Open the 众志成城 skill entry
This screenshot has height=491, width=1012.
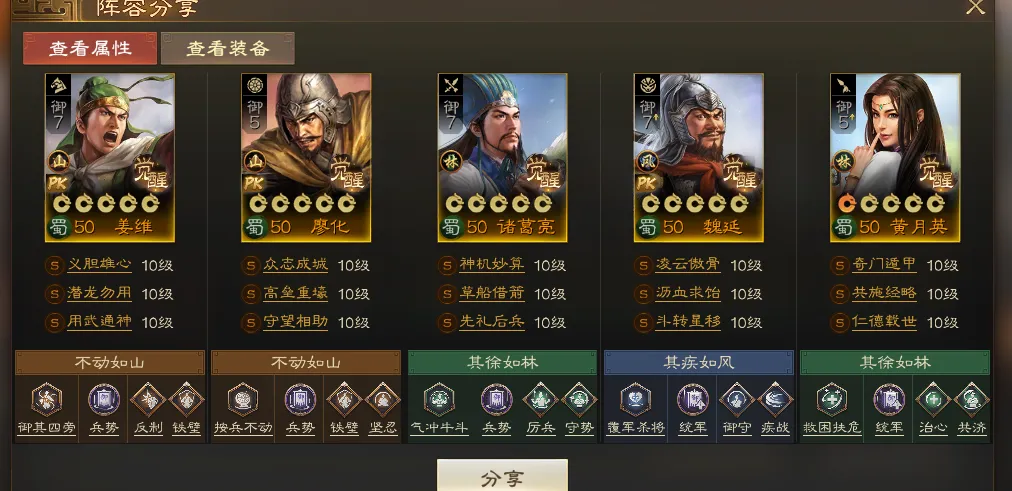295,266
